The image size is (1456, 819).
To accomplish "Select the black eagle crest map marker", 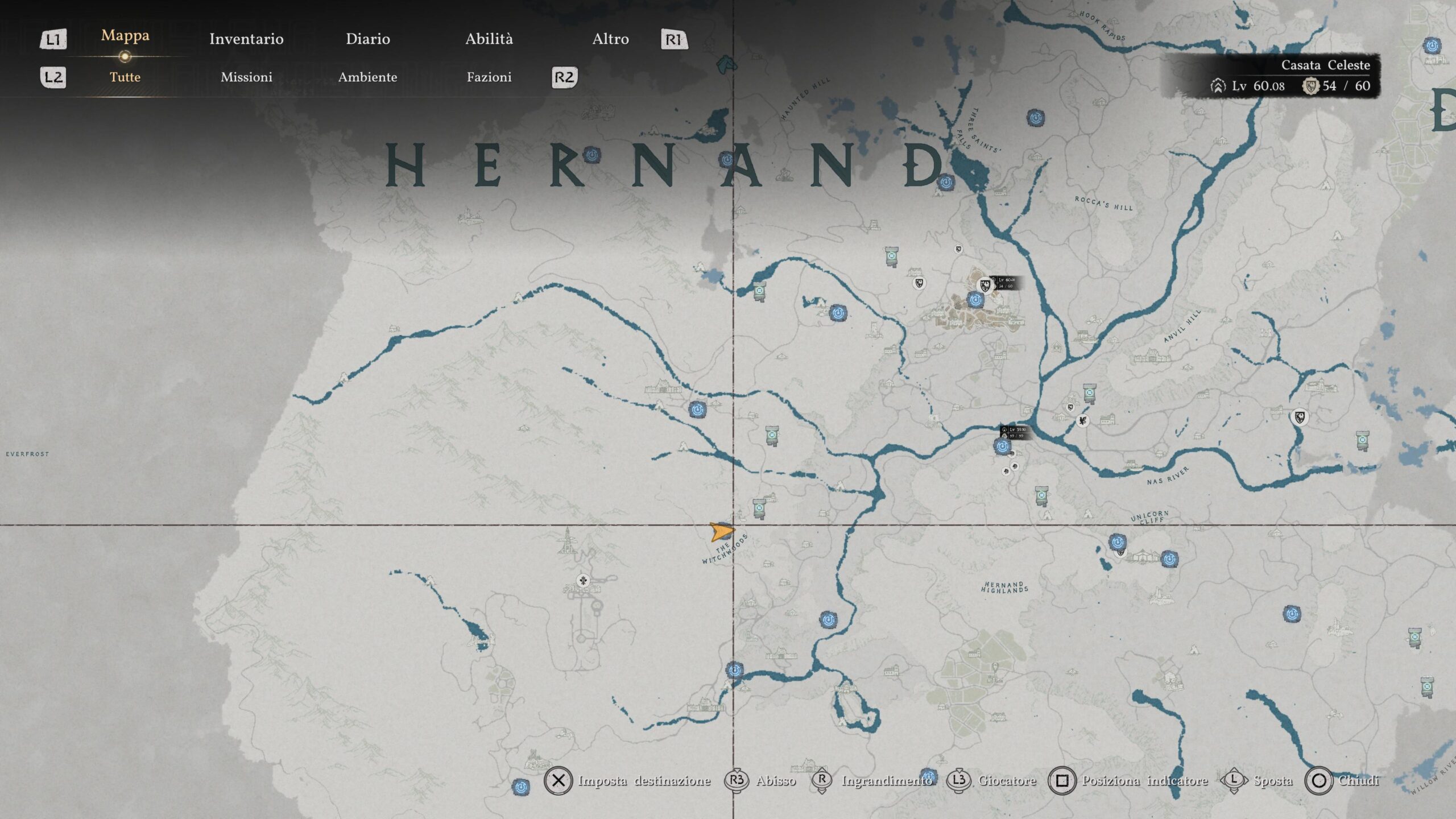I will pyautogui.click(x=1082, y=421).
